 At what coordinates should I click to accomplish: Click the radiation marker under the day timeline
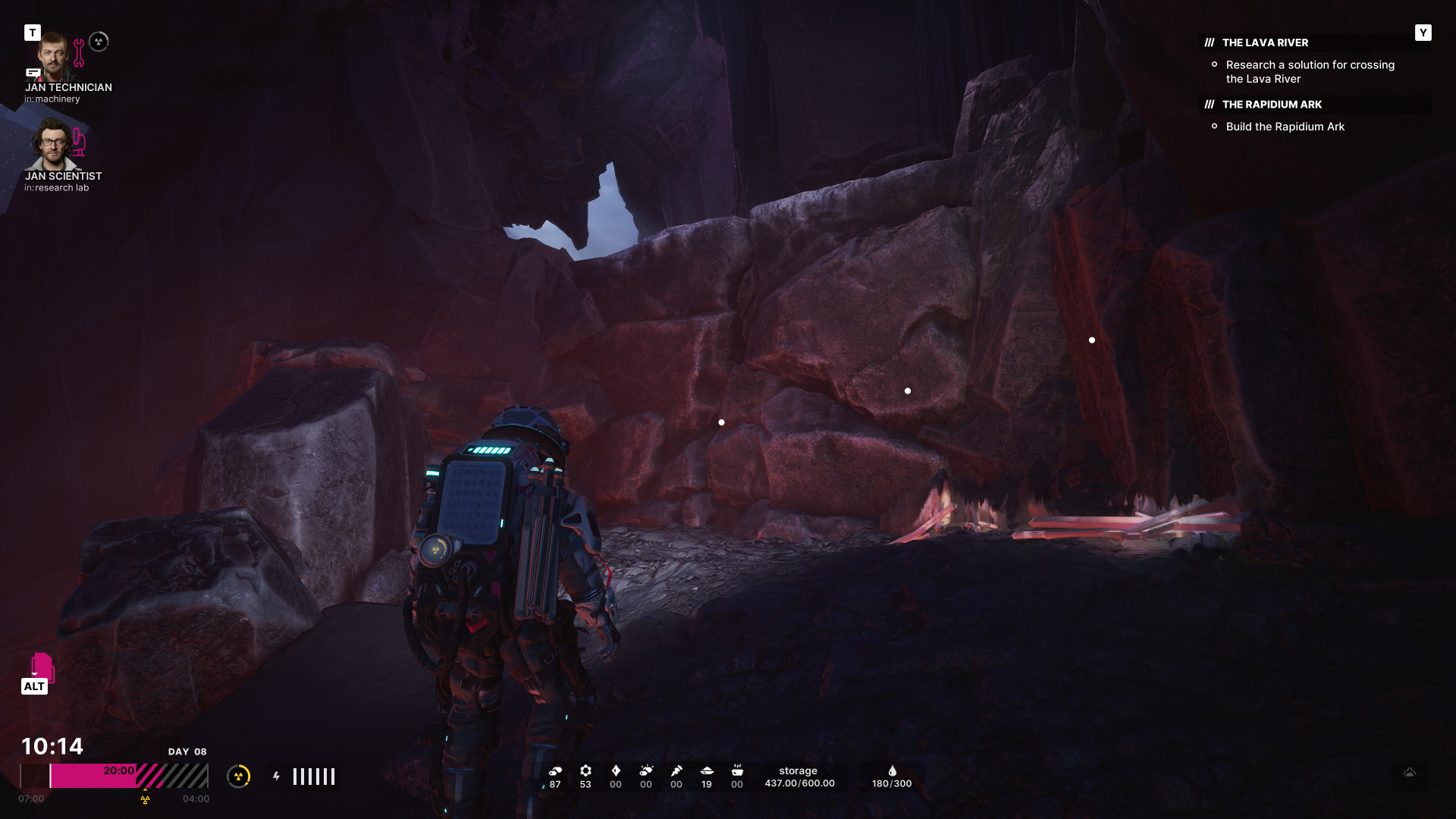tap(145, 799)
